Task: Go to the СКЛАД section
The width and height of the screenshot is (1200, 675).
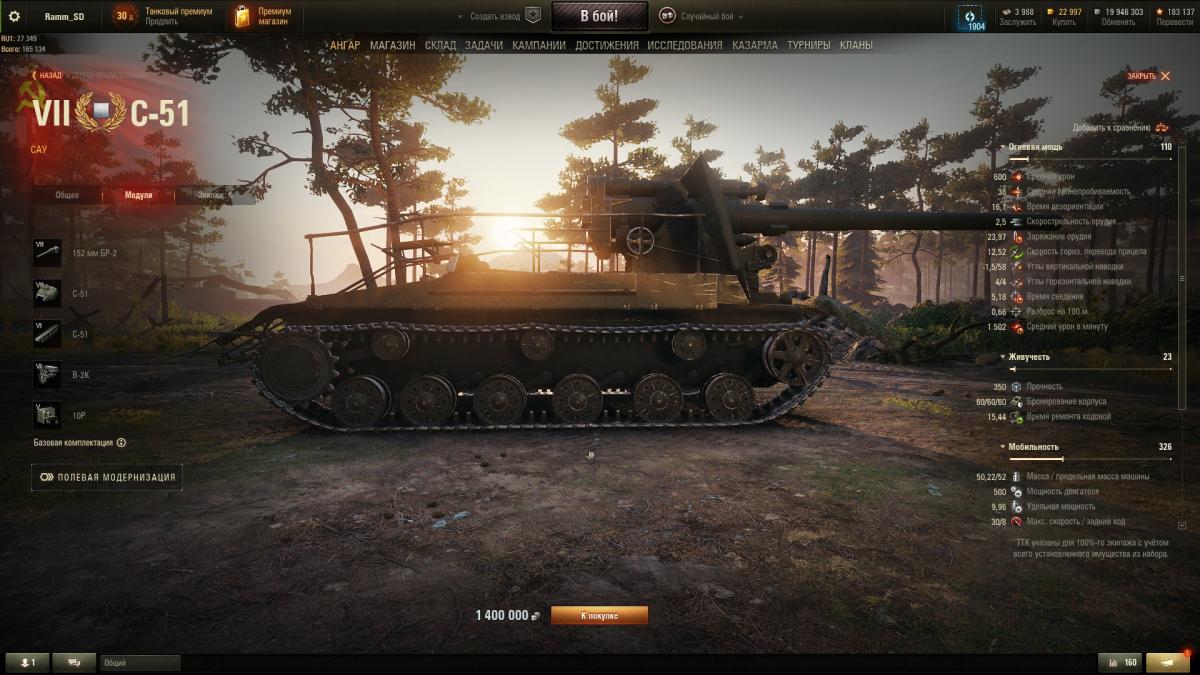Action: click(x=440, y=45)
